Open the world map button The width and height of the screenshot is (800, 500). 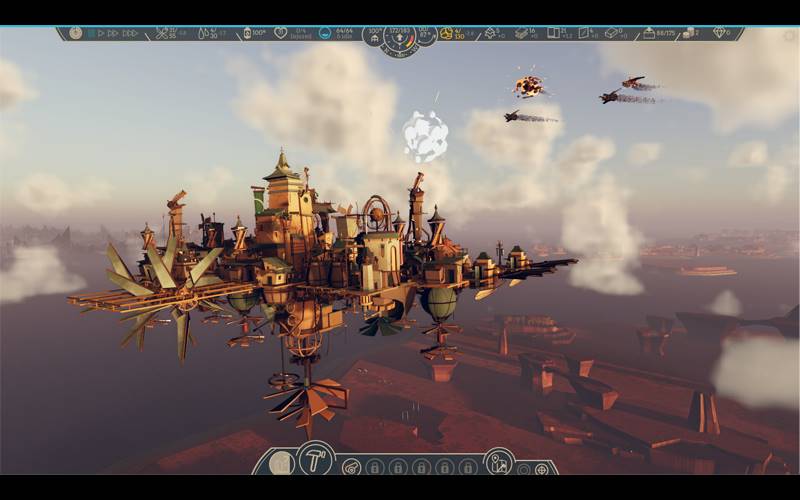tap(497, 461)
